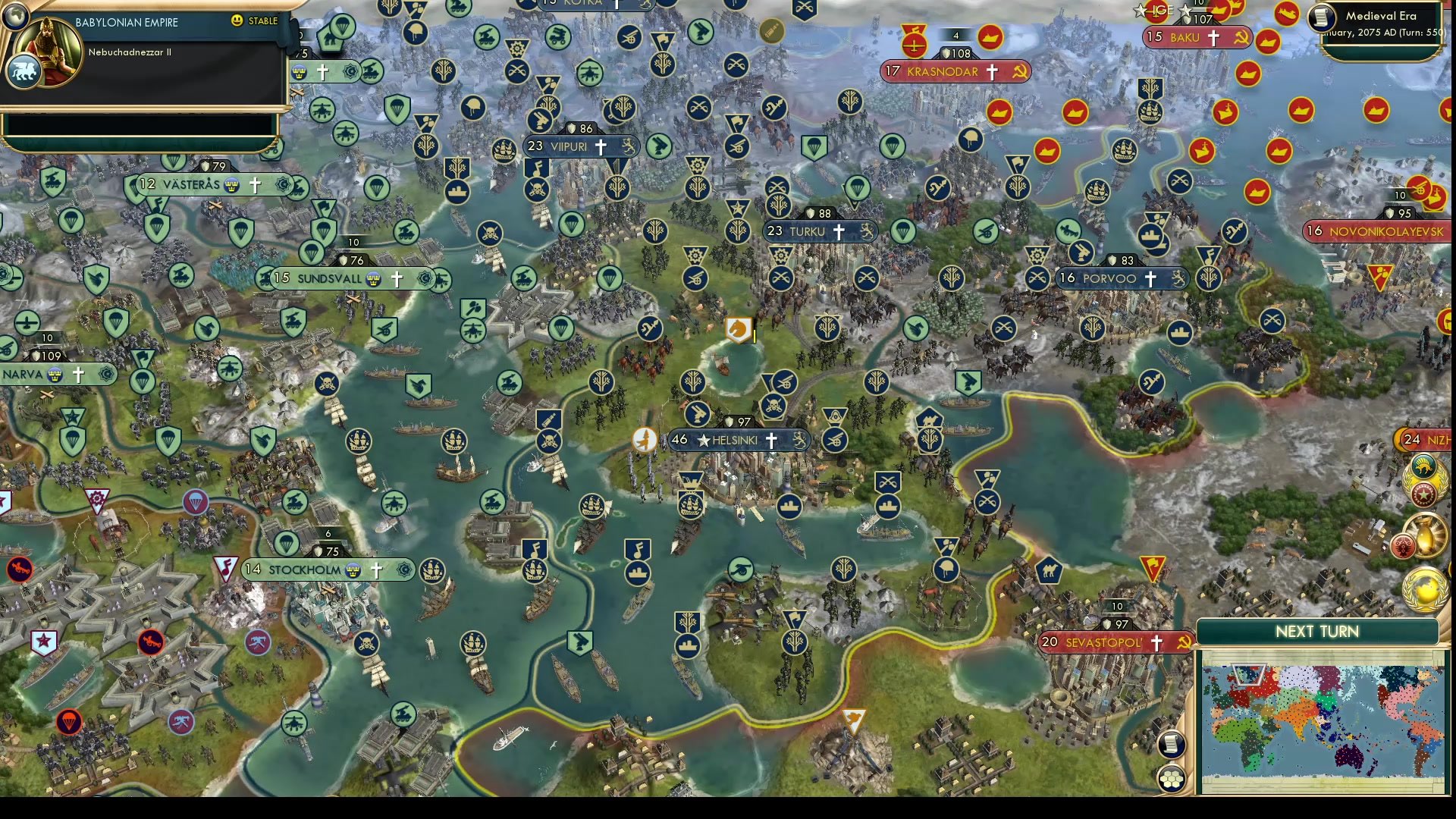
Task: Click the red star notification medallion
Action: pyautogui.click(x=1423, y=493)
